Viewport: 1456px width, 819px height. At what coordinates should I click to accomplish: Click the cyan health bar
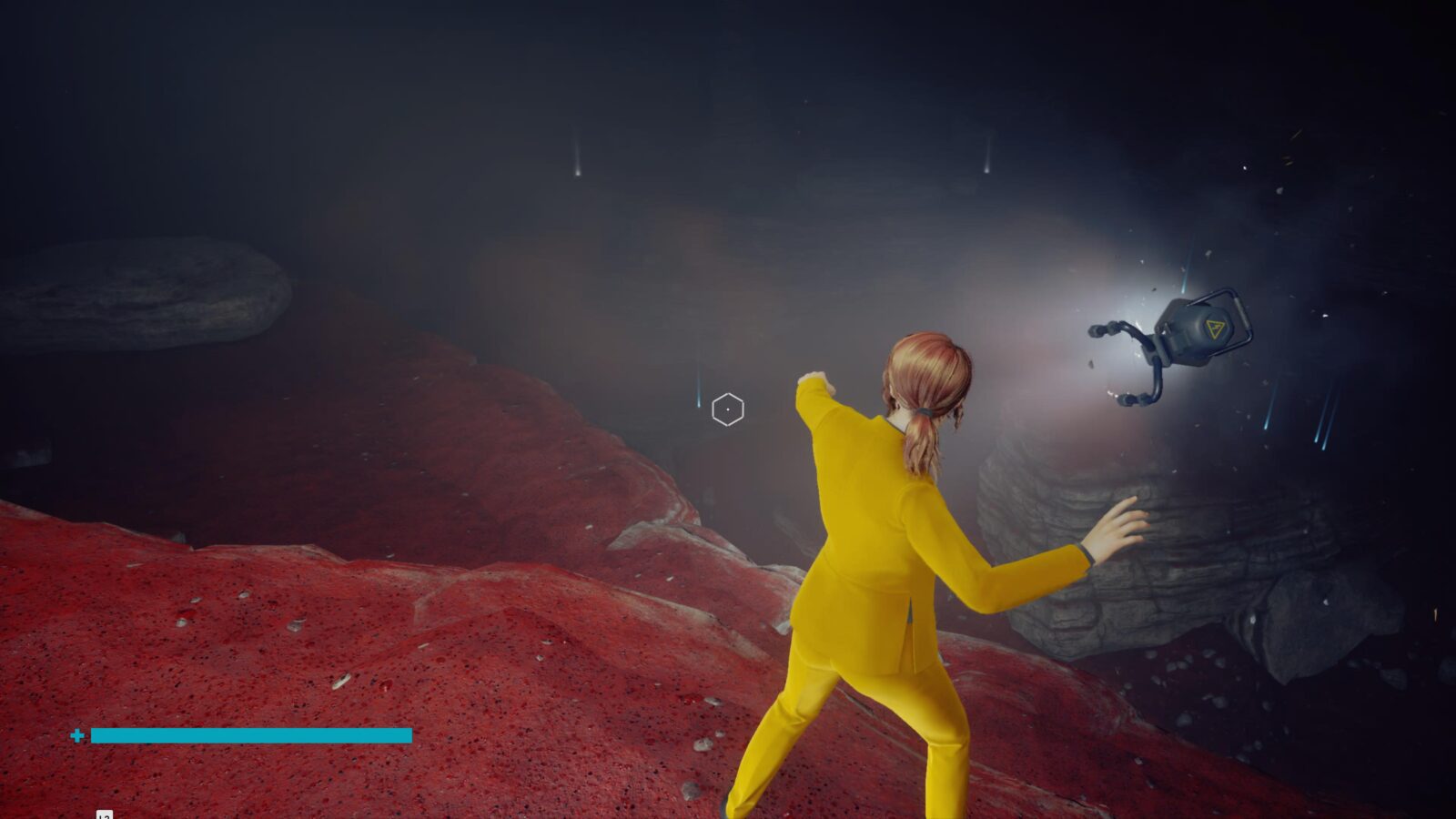(x=250, y=733)
